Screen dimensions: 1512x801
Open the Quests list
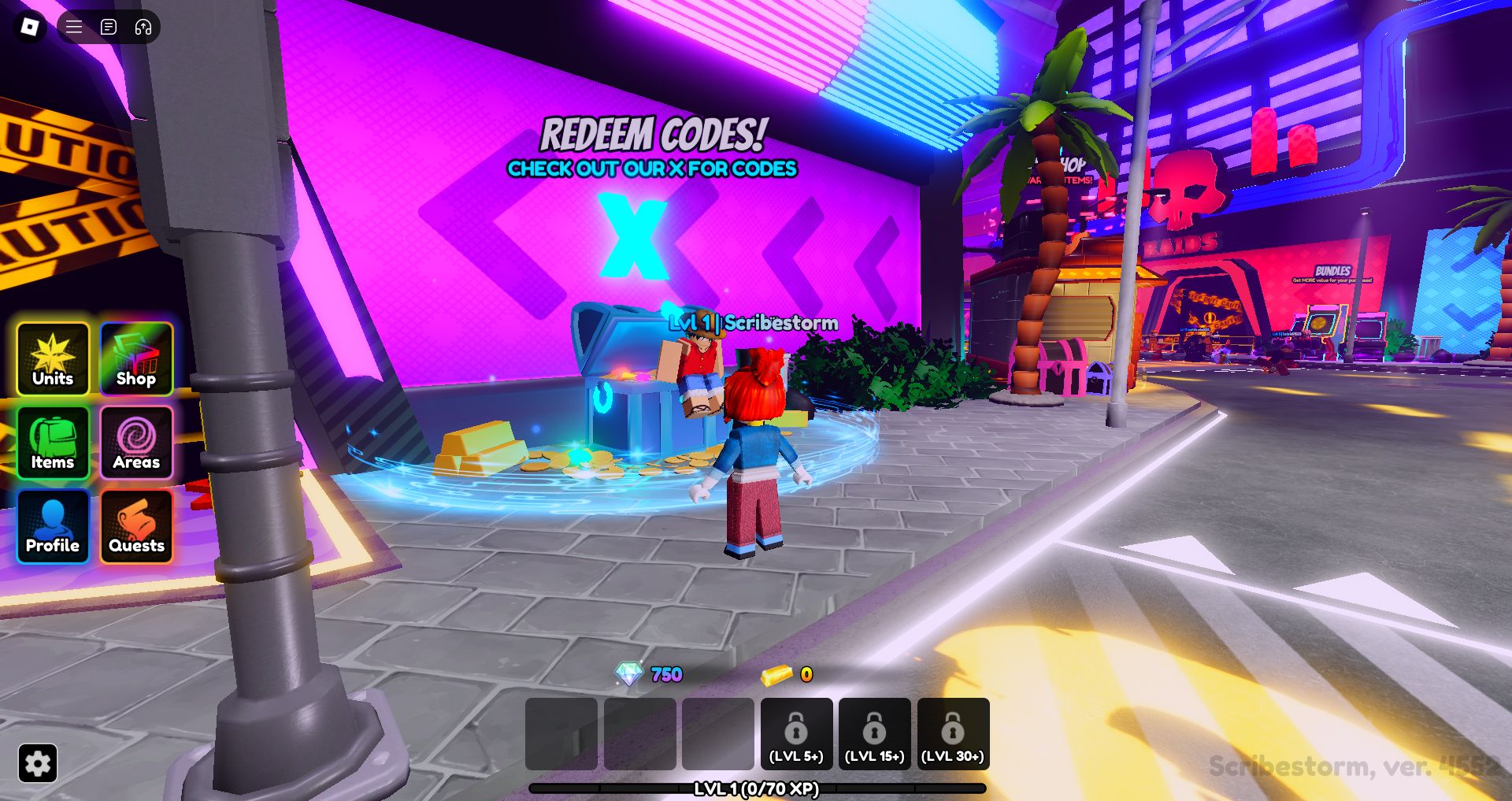136,526
